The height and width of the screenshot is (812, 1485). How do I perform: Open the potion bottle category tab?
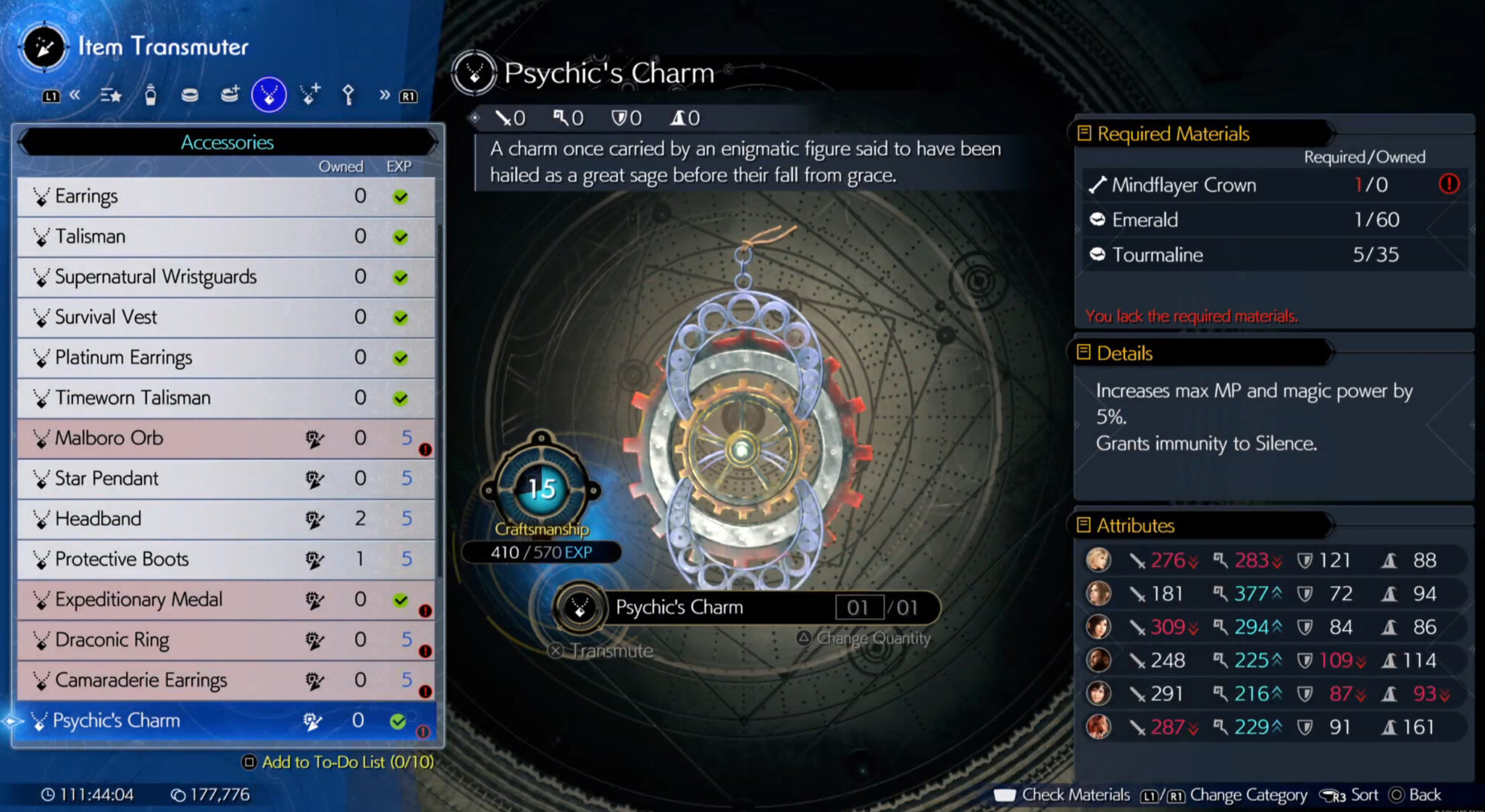click(151, 95)
